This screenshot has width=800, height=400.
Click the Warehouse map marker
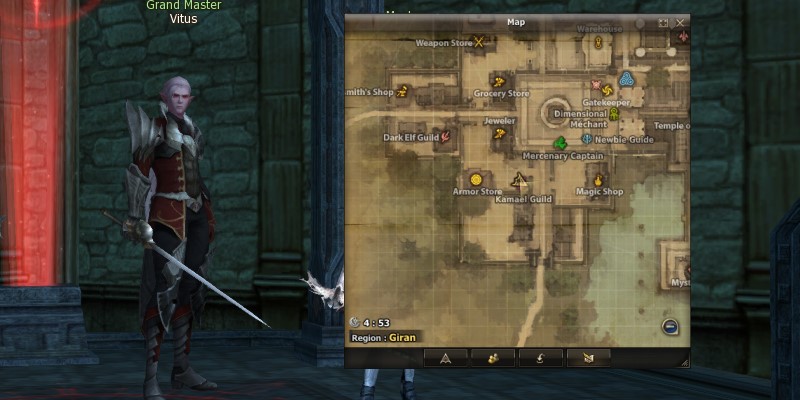tap(598, 43)
